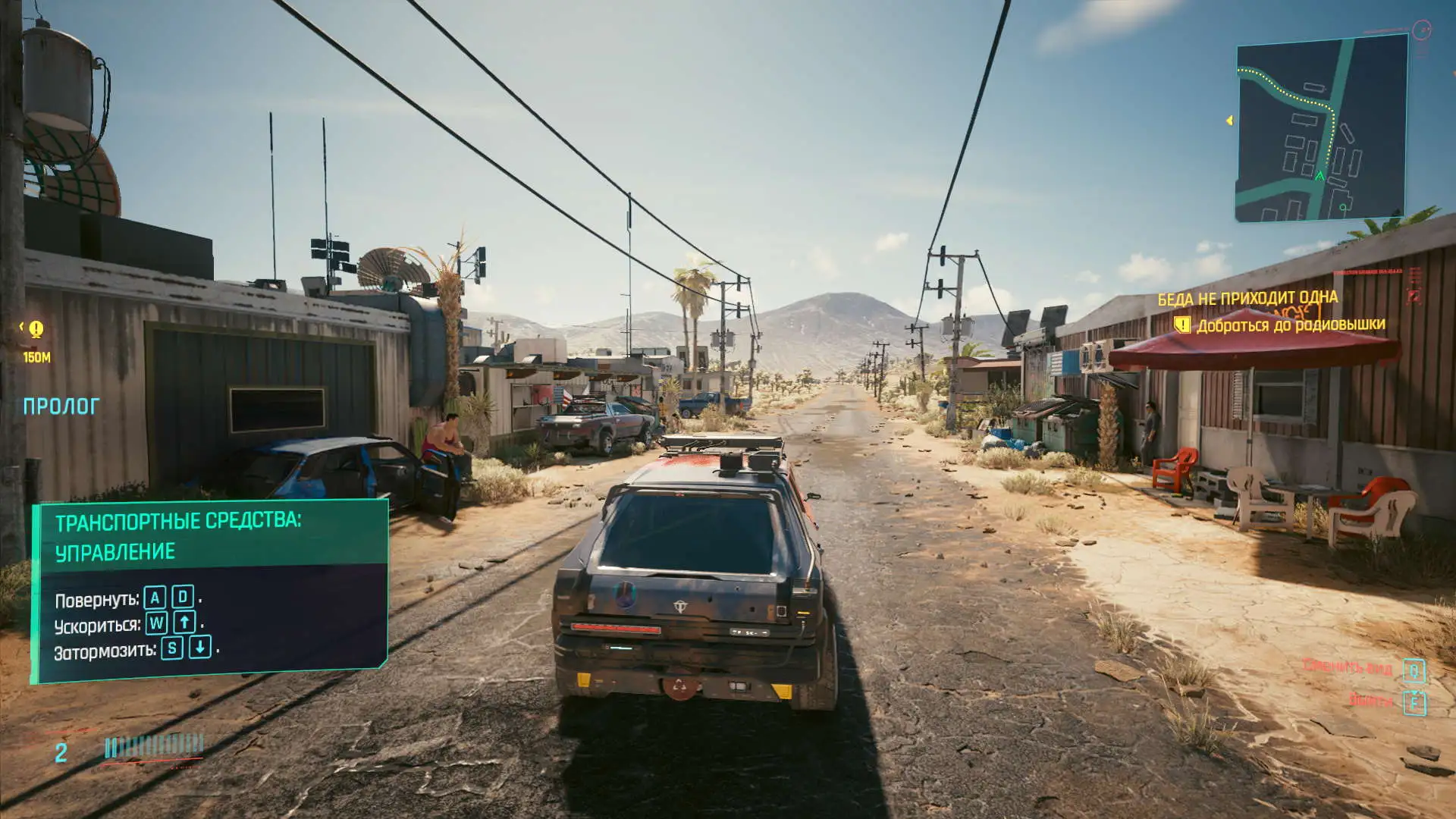This screenshot has width=1456, height=819.
Task: Select the quest title "Беда не приходит одна"
Action: click(1247, 298)
